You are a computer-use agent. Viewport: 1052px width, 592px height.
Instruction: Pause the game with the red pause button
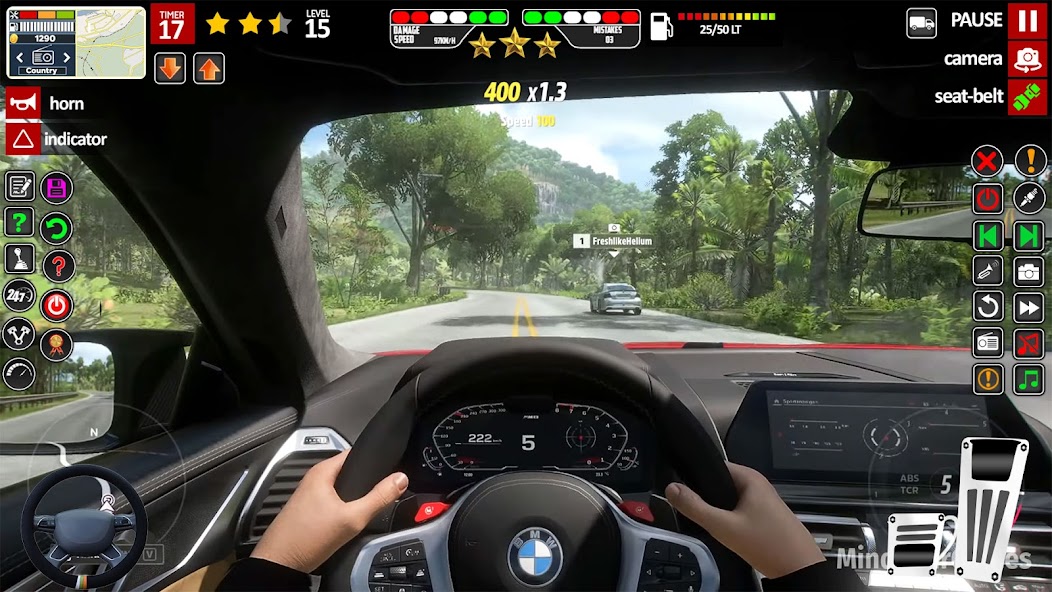(1027, 21)
